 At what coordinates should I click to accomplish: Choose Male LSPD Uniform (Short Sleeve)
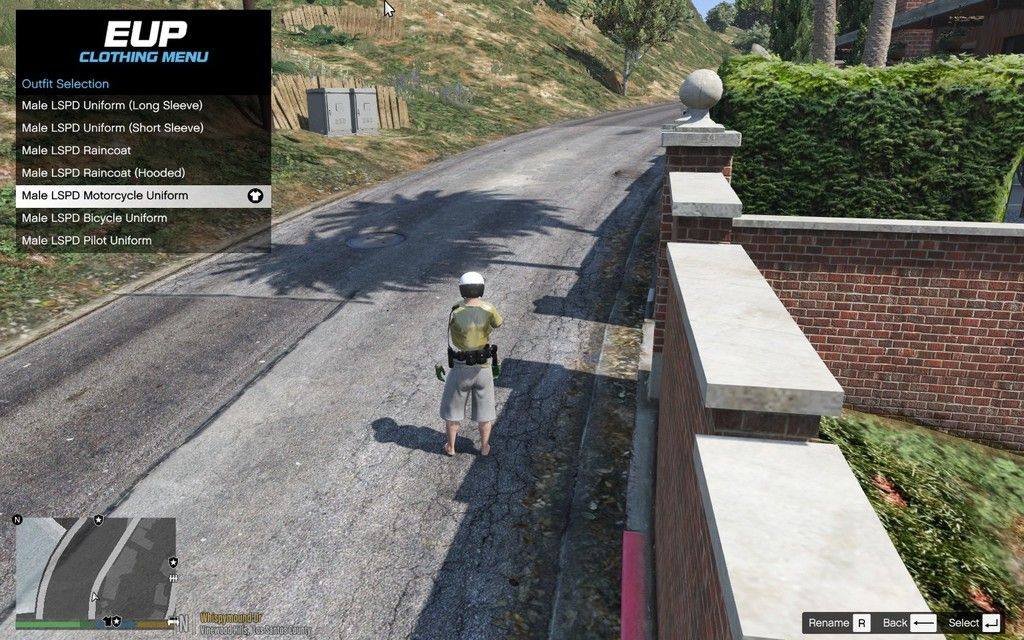pyautogui.click(x=112, y=128)
